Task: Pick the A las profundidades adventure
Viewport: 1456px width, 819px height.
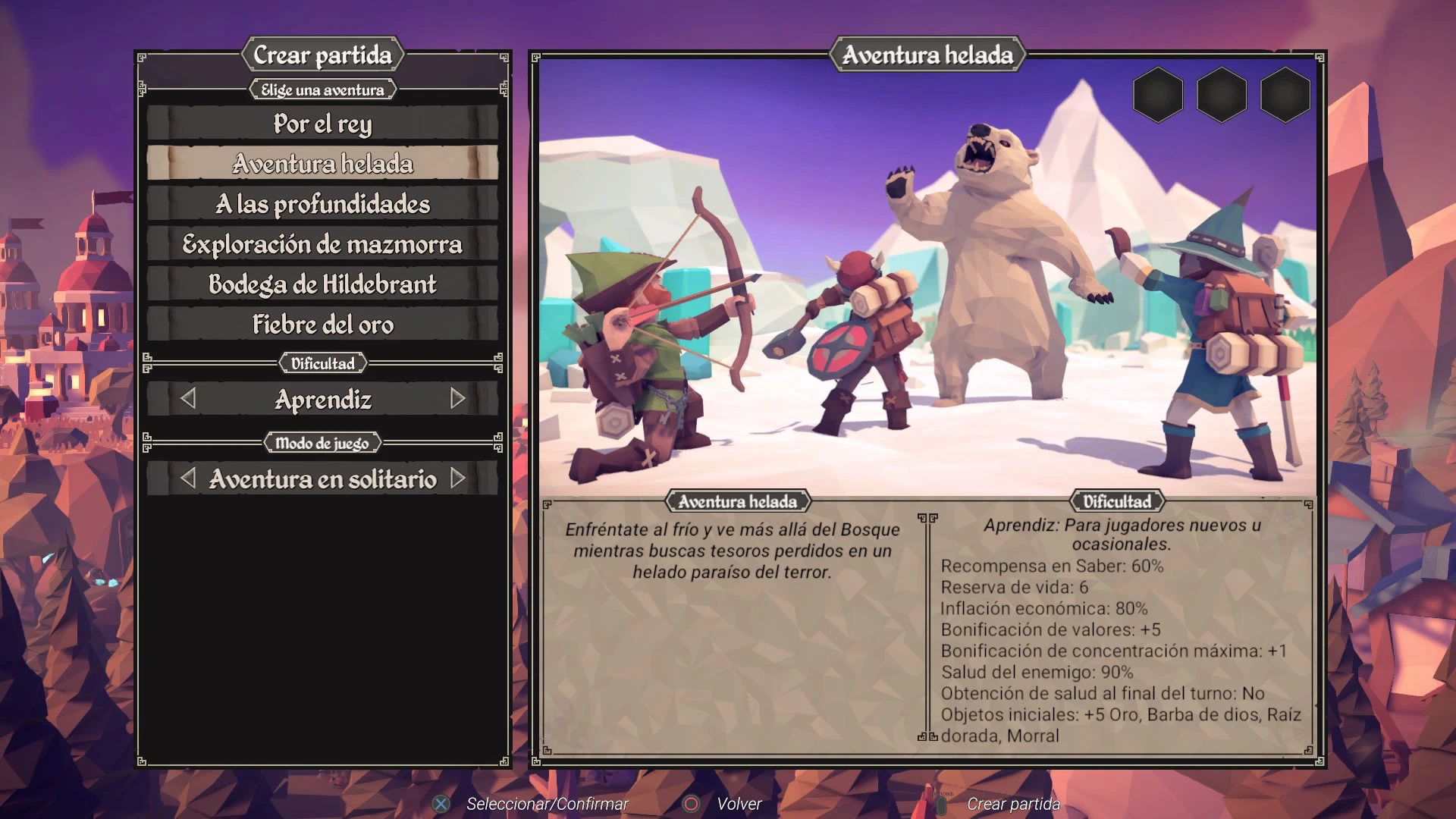Action: click(x=322, y=203)
